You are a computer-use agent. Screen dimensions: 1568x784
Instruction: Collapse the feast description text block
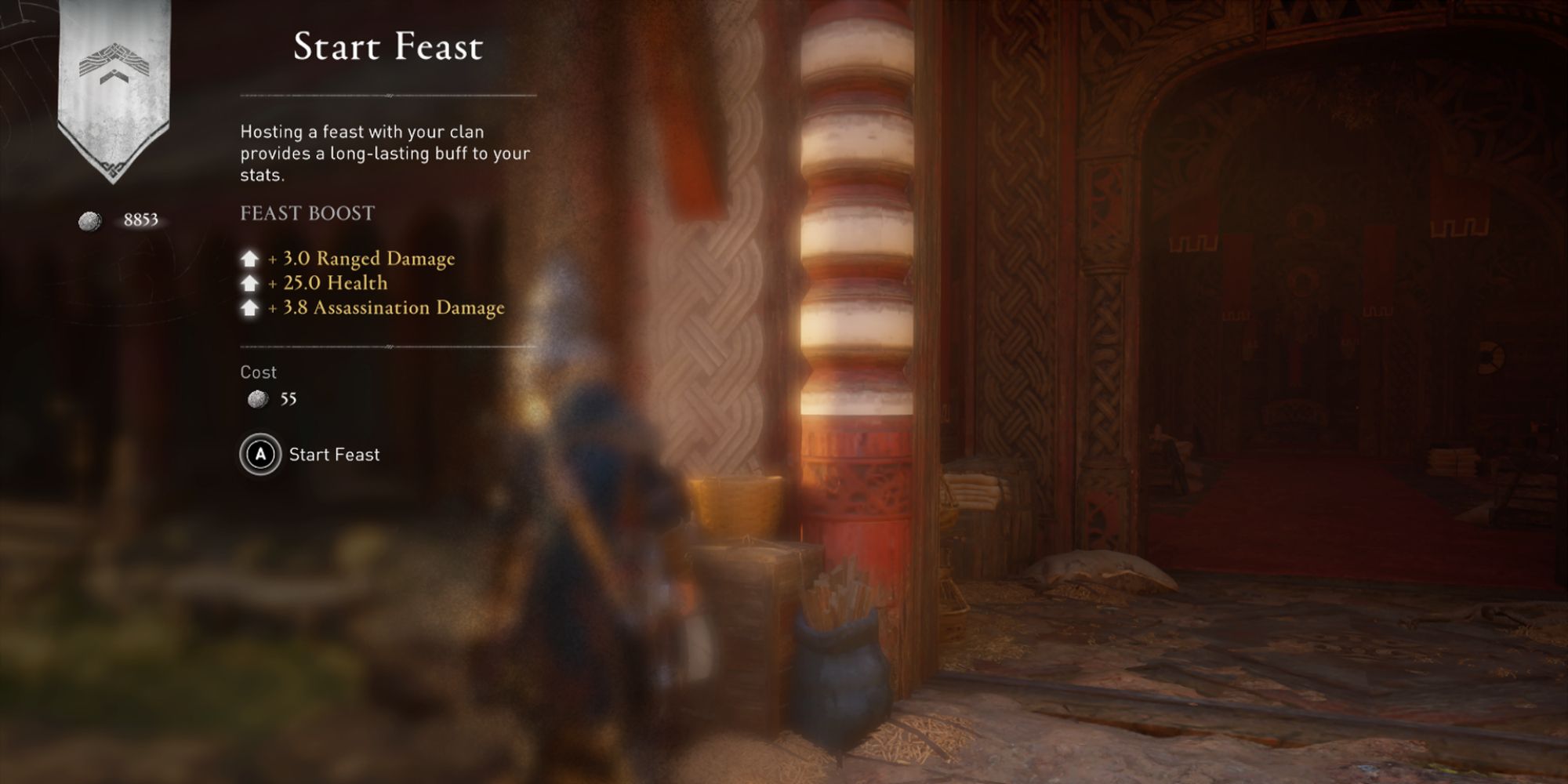384,153
